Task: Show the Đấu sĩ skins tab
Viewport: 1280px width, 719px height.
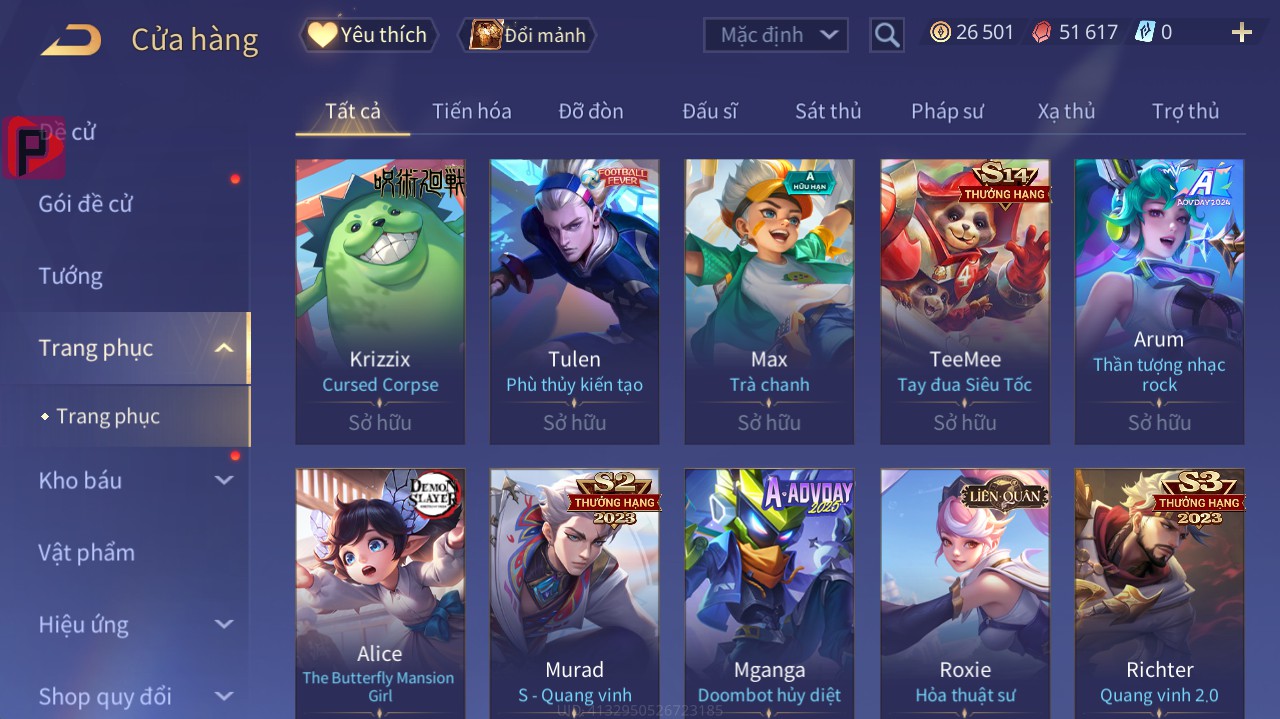Action: click(709, 111)
